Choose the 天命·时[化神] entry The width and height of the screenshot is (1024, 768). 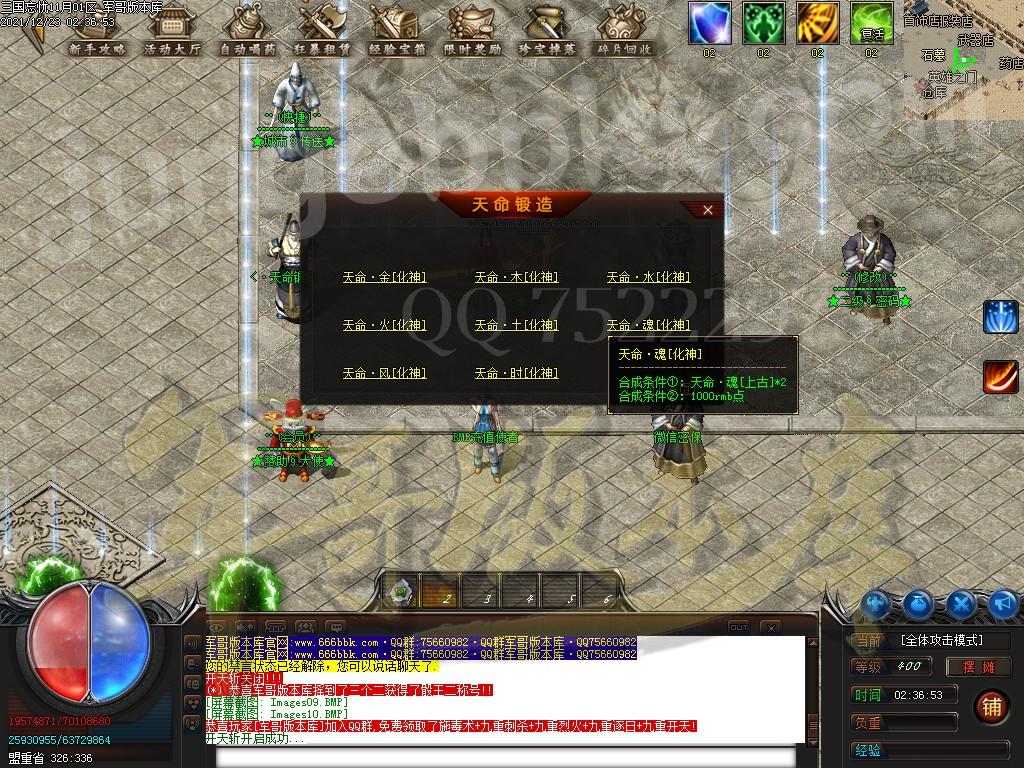pyautogui.click(x=516, y=373)
